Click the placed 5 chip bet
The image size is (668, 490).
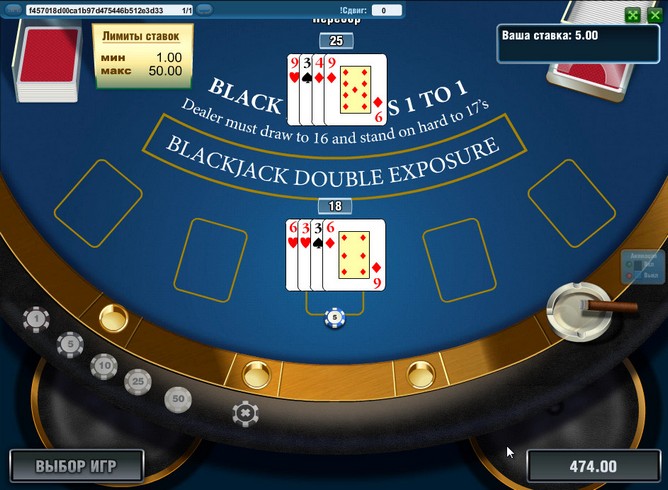[335, 318]
